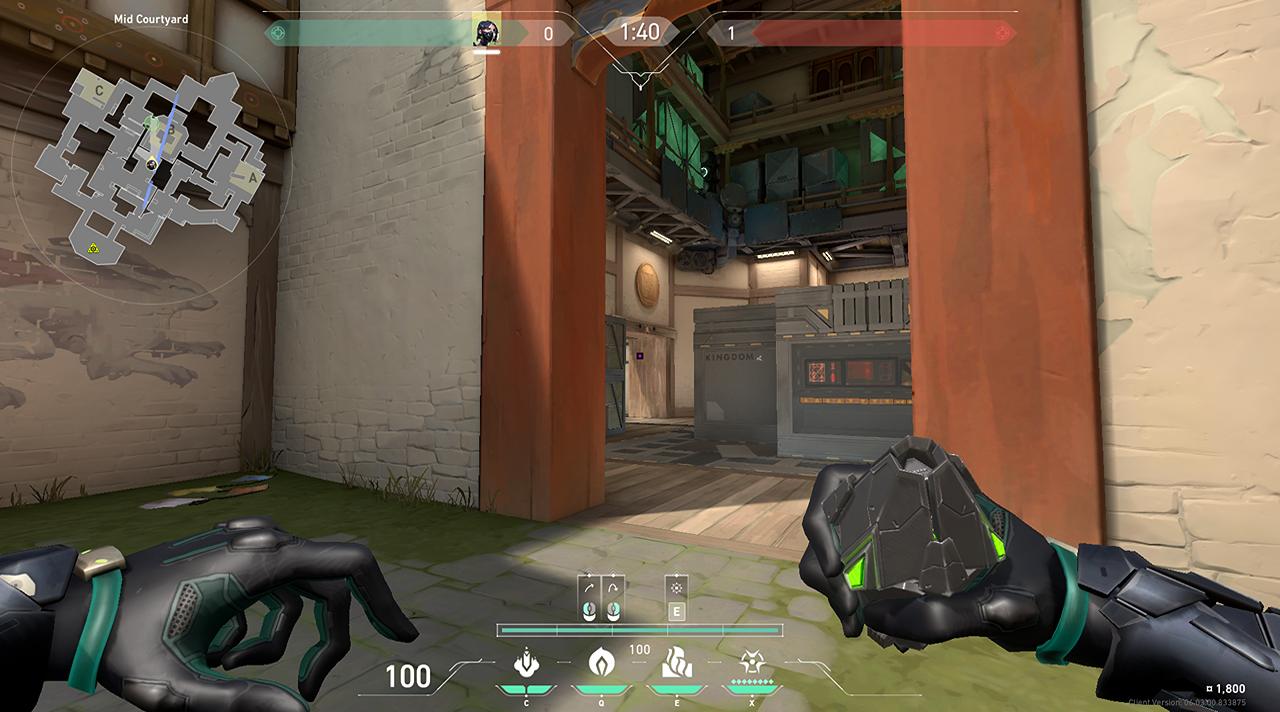Click the player agent marker on minimap
The height and width of the screenshot is (712, 1280).
tap(152, 164)
